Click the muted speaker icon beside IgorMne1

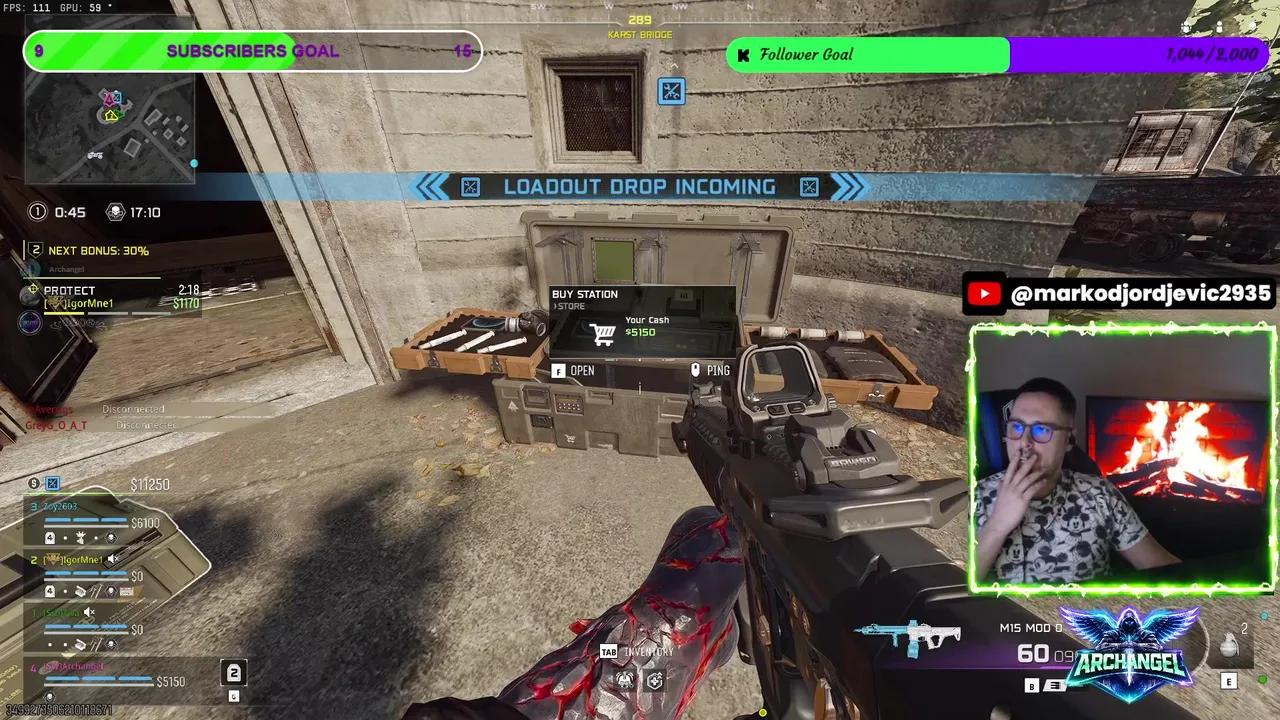pos(113,560)
